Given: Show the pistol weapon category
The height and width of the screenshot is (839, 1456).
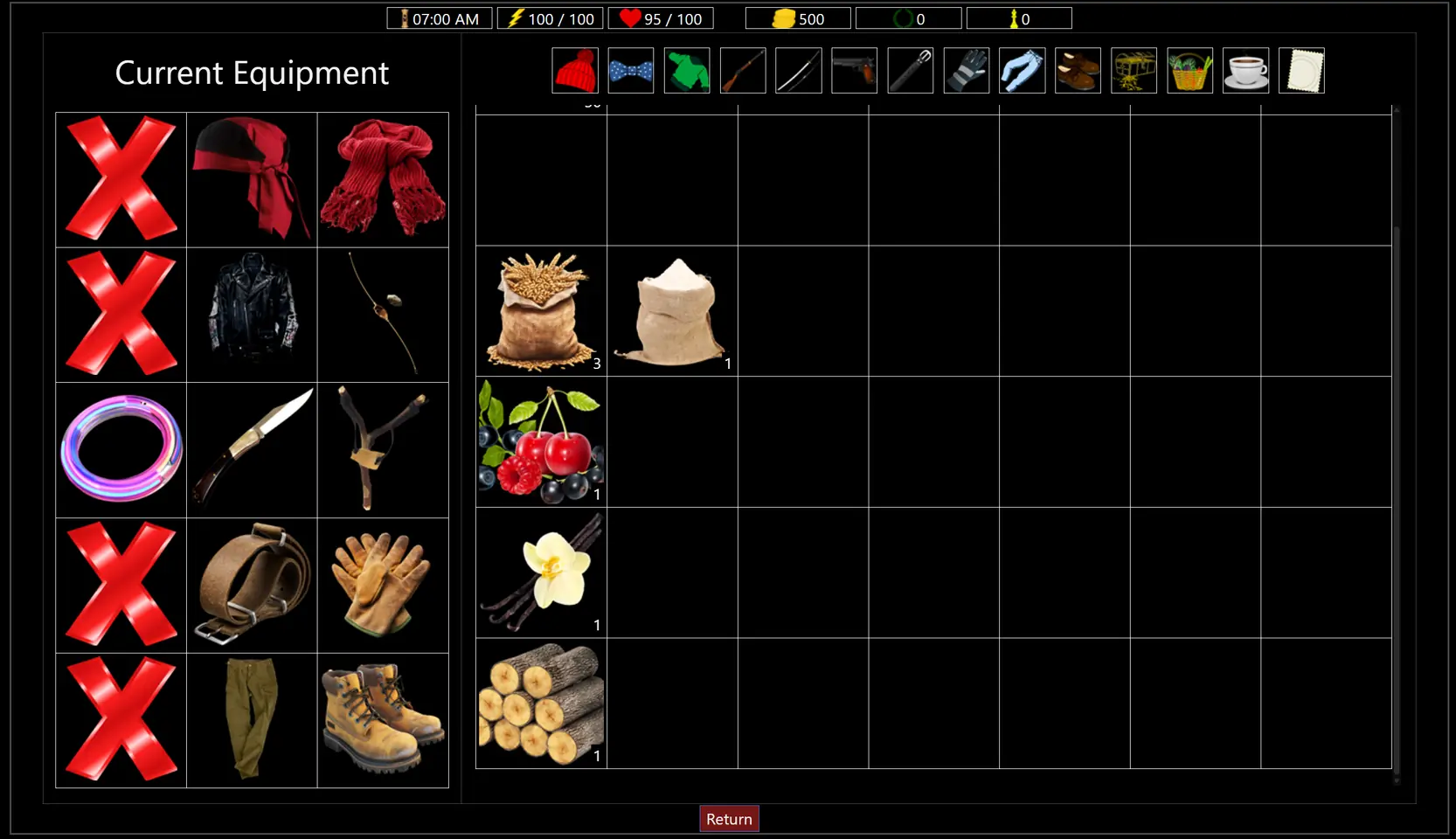Looking at the screenshot, I should [x=854, y=71].
